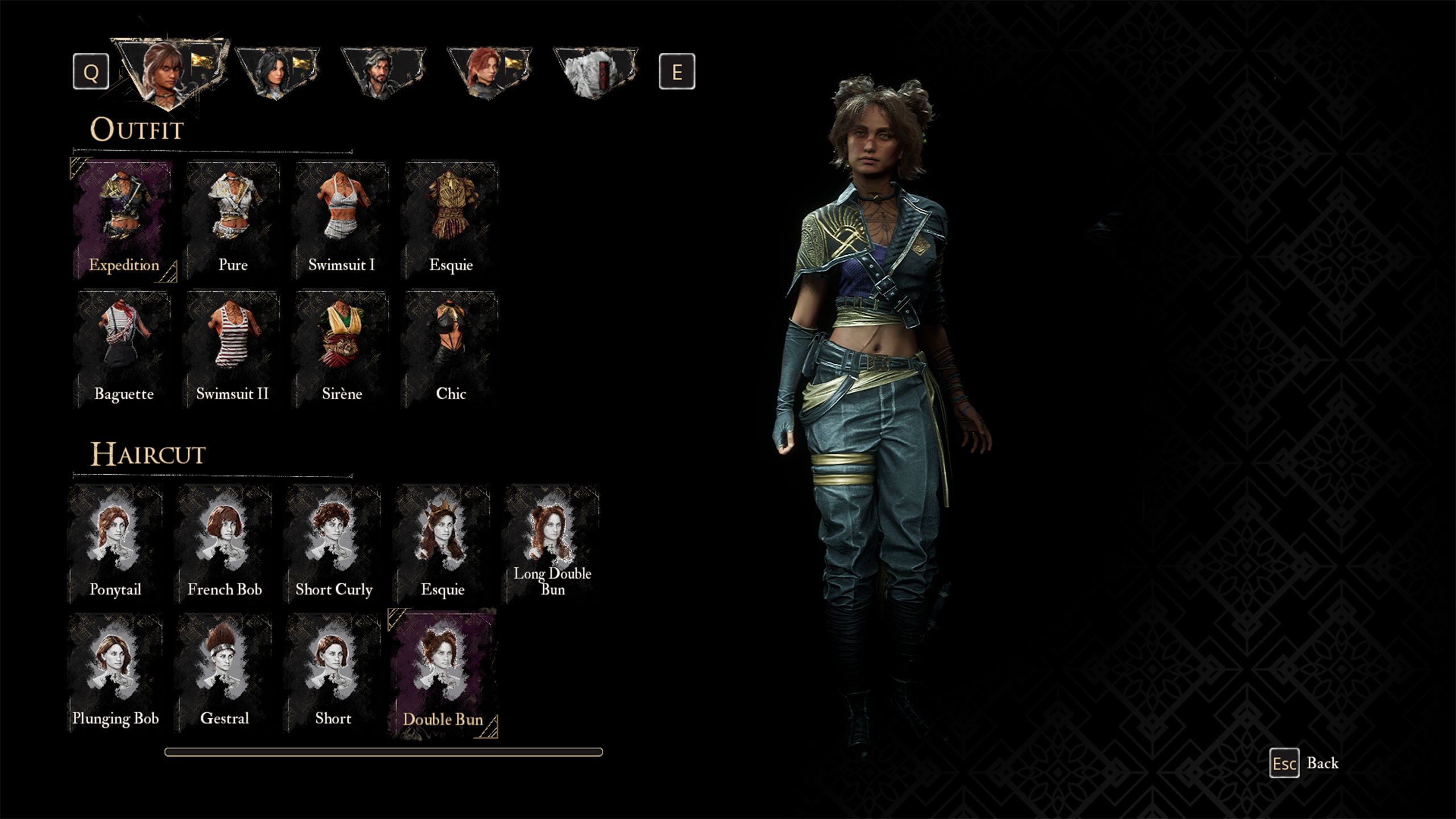Switch to the bearded man character tab
The width and height of the screenshot is (1456, 819).
click(x=383, y=72)
